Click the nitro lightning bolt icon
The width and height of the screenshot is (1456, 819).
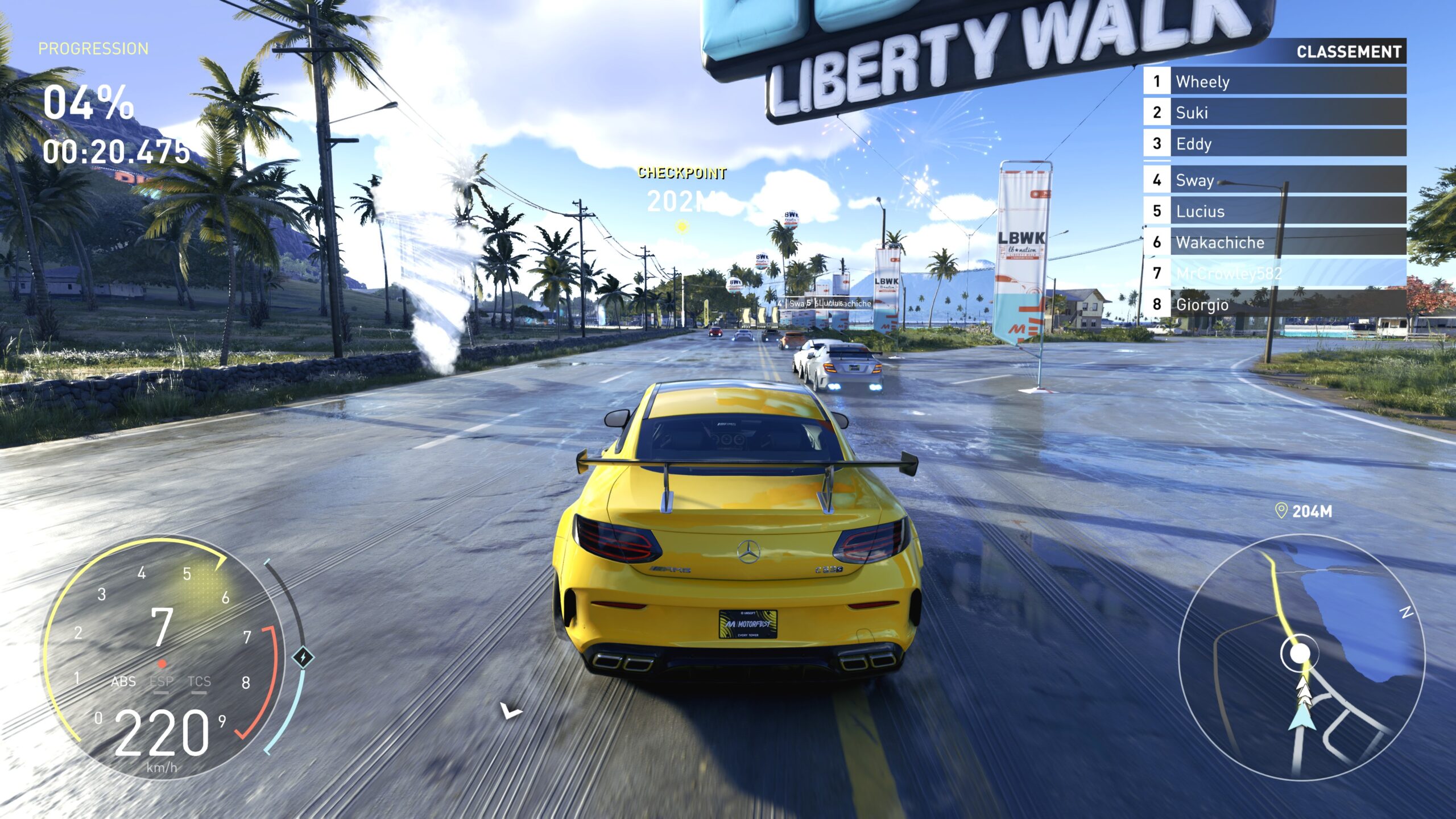(304, 657)
